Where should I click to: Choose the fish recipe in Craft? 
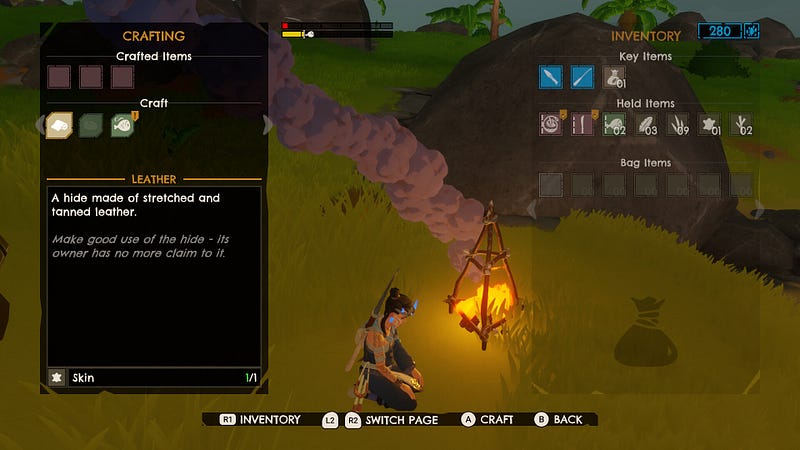tap(123, 124)
